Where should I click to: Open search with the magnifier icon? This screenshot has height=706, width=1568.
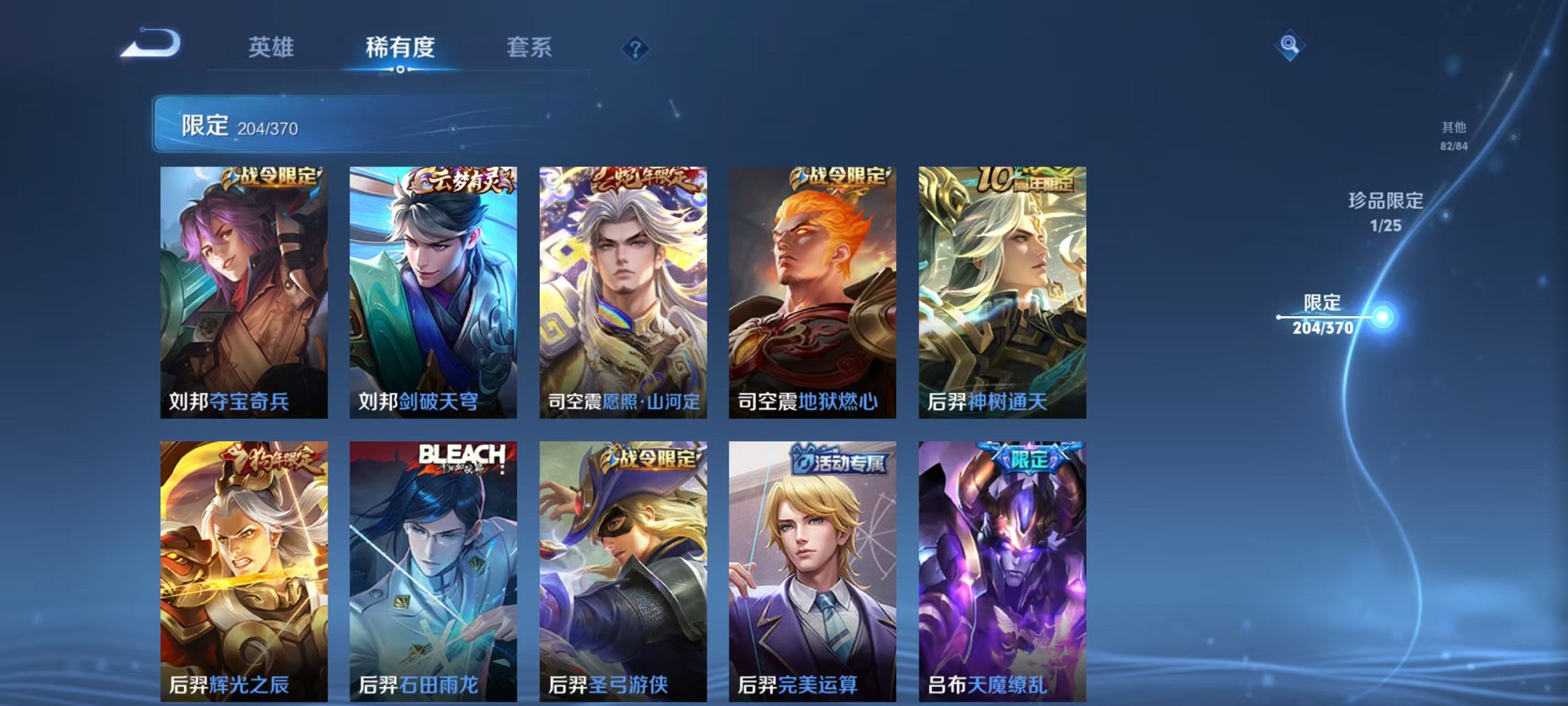click(x=1290, y=45)
